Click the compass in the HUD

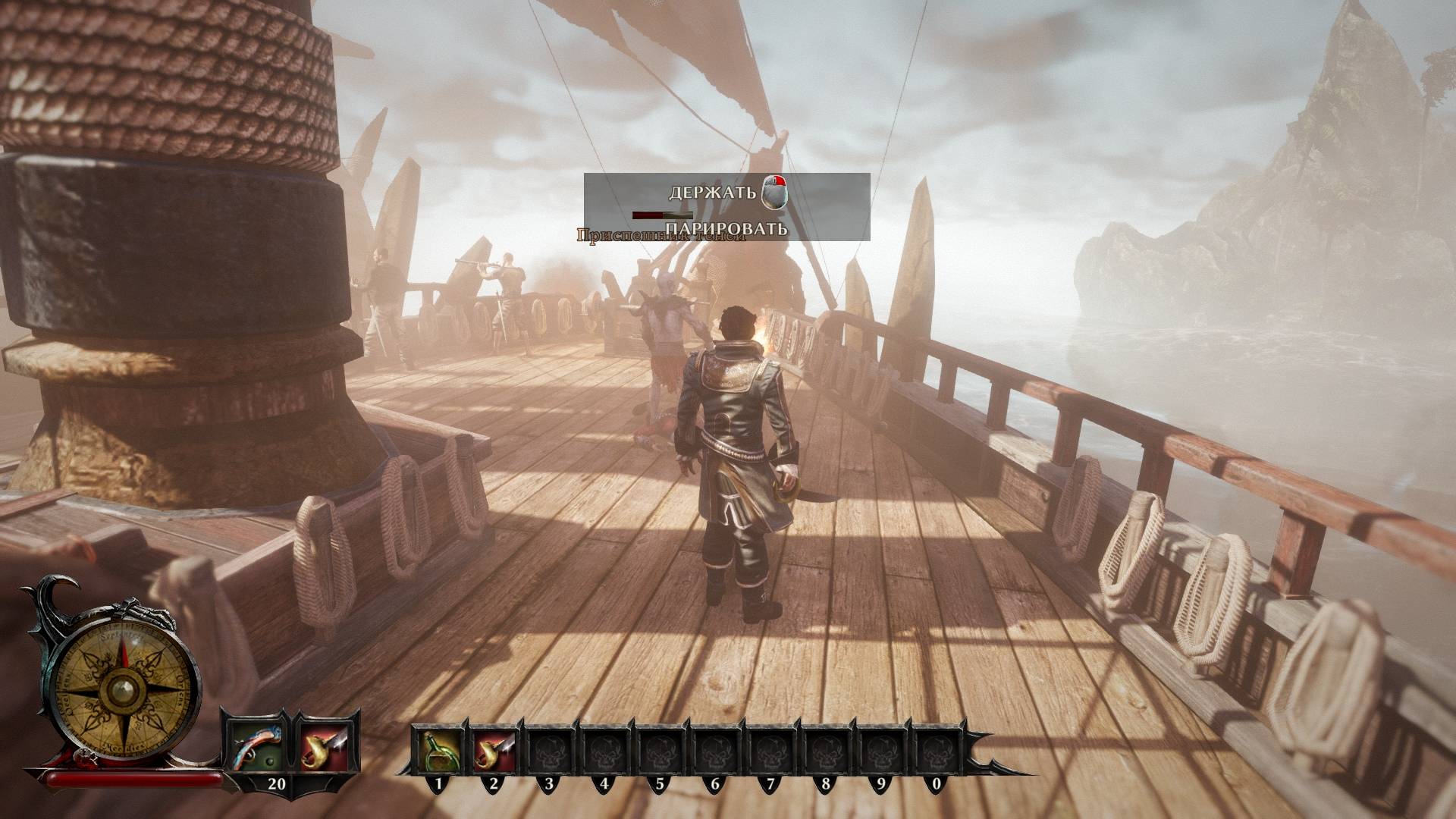[x=120, y=689]
